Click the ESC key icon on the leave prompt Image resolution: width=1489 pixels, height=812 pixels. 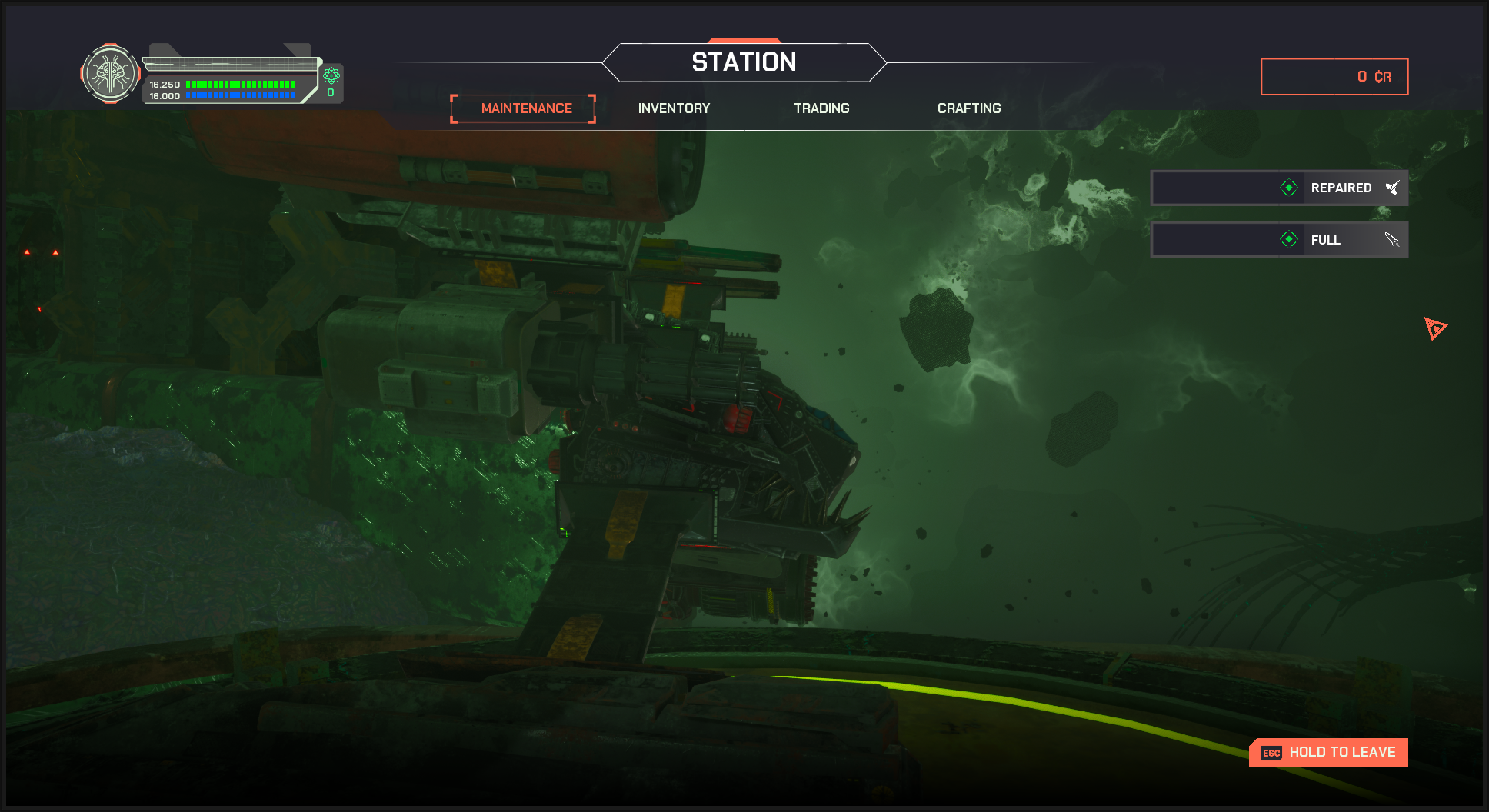1271,753
